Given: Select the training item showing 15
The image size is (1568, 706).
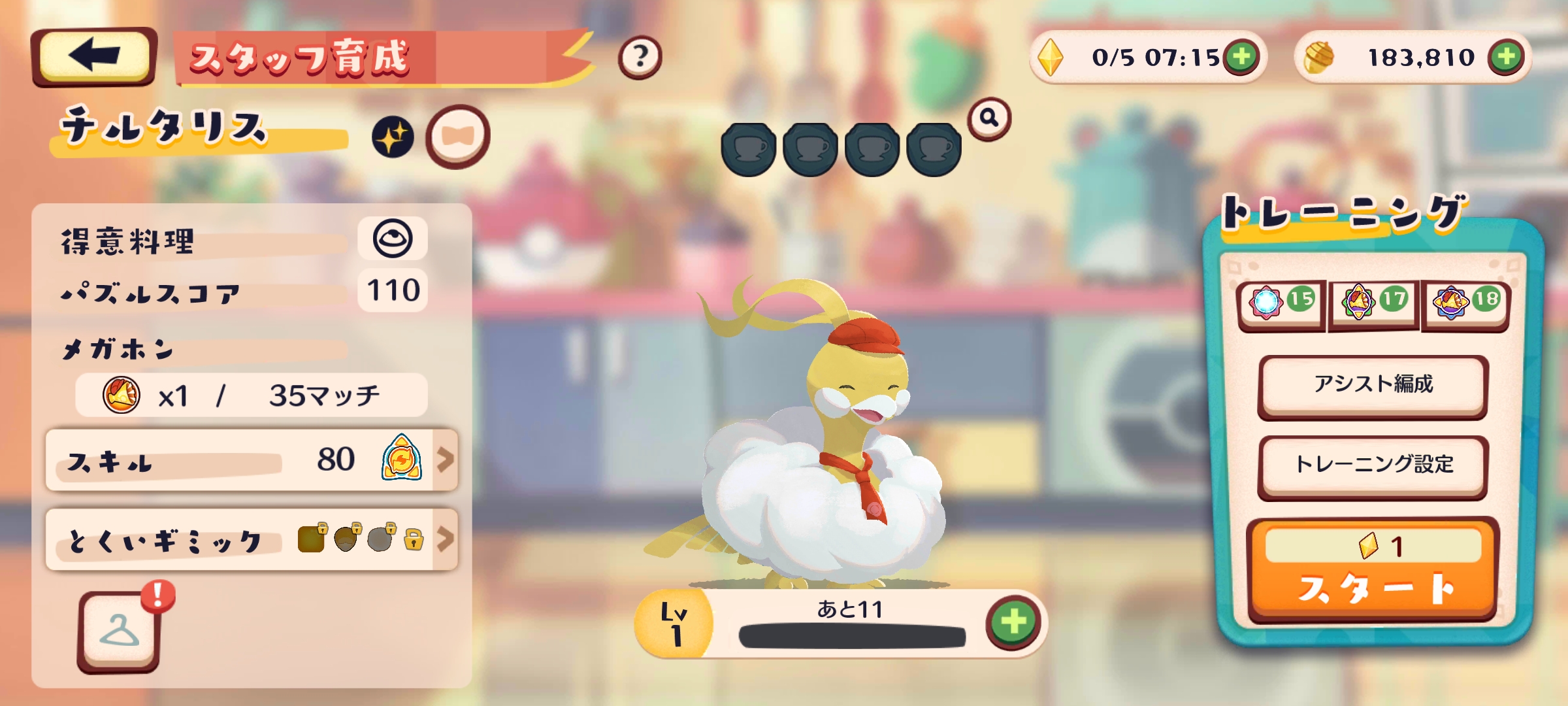Looking at the screenshot, I should (1281, 303).
